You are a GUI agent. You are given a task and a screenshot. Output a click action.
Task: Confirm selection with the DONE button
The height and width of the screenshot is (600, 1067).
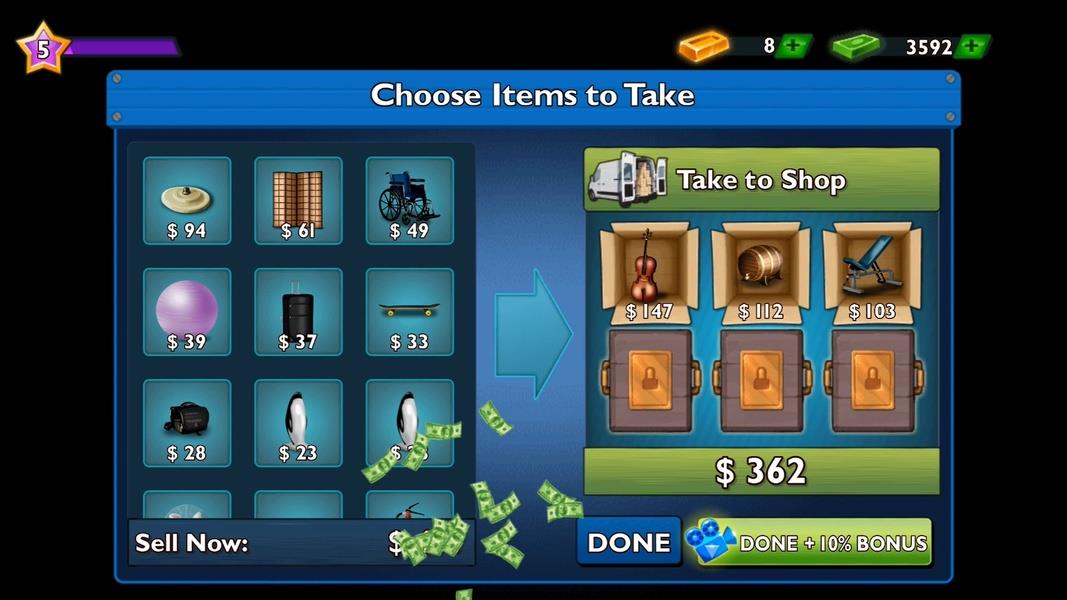(x=628, y=542)
